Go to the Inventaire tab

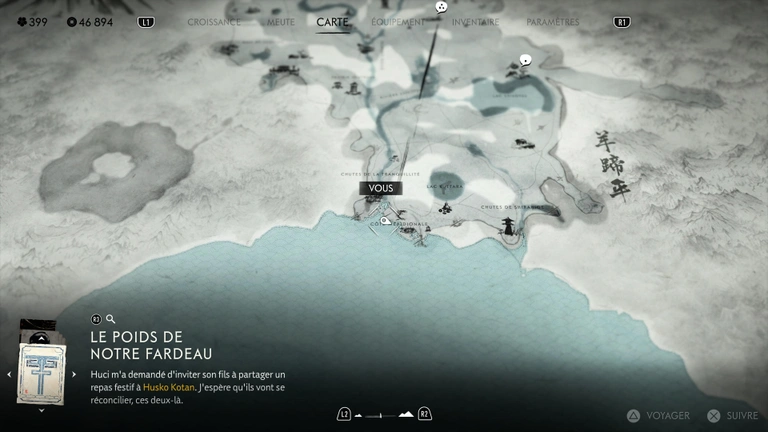(475, 21)
